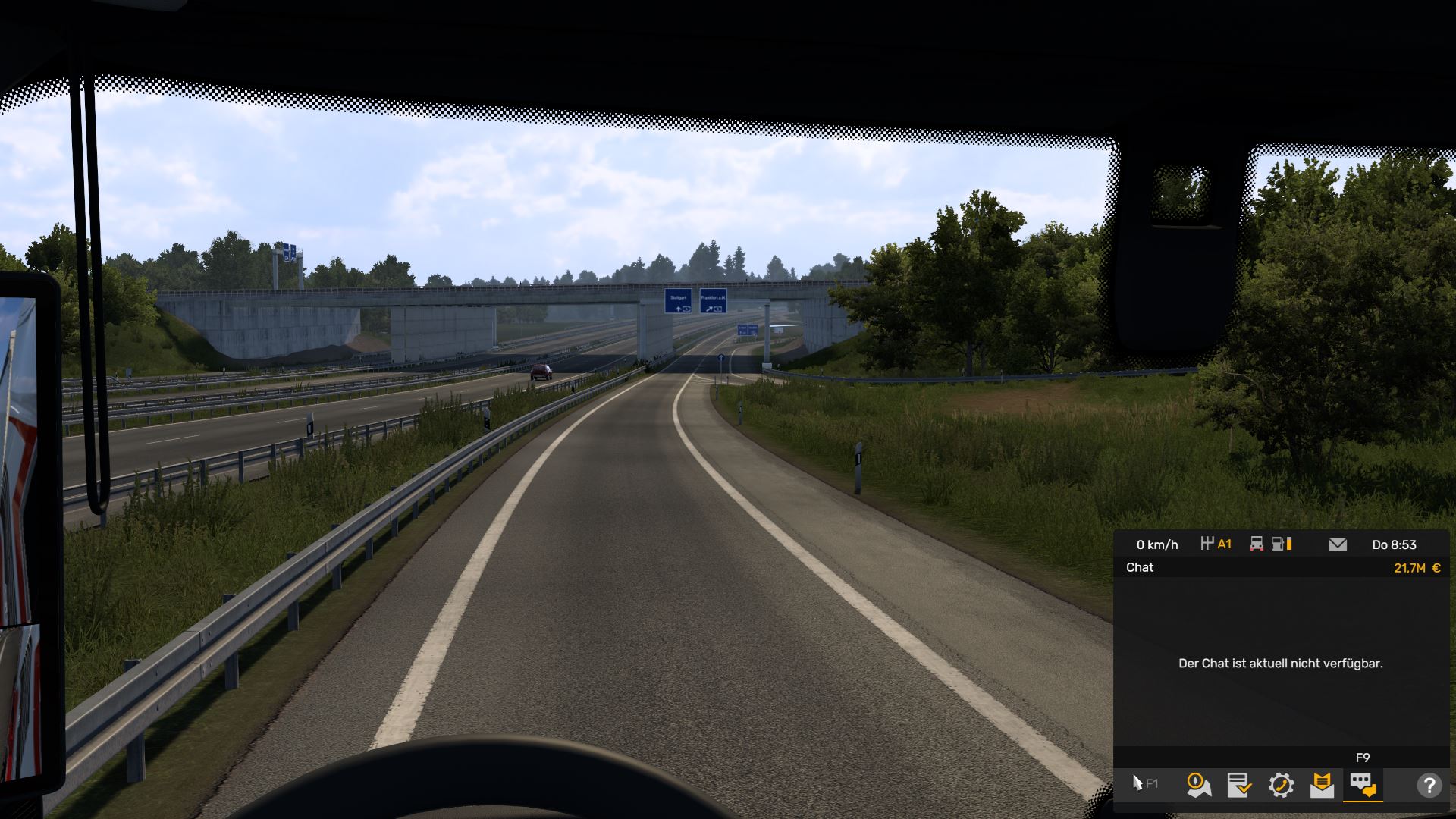Image resolution: width=1456 pixels, height=819 pixels.
Task: Open the mail messages icon
Action: (1322, 785)
